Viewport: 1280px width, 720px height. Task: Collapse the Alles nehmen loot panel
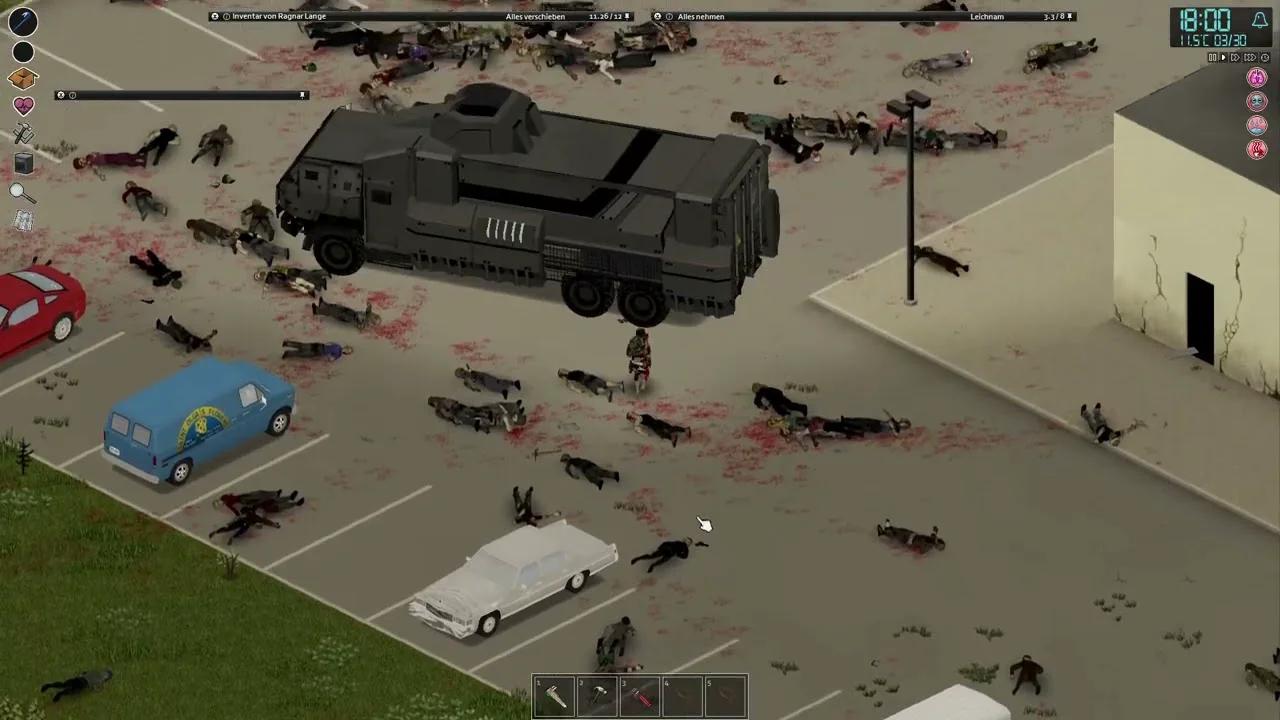656,16
